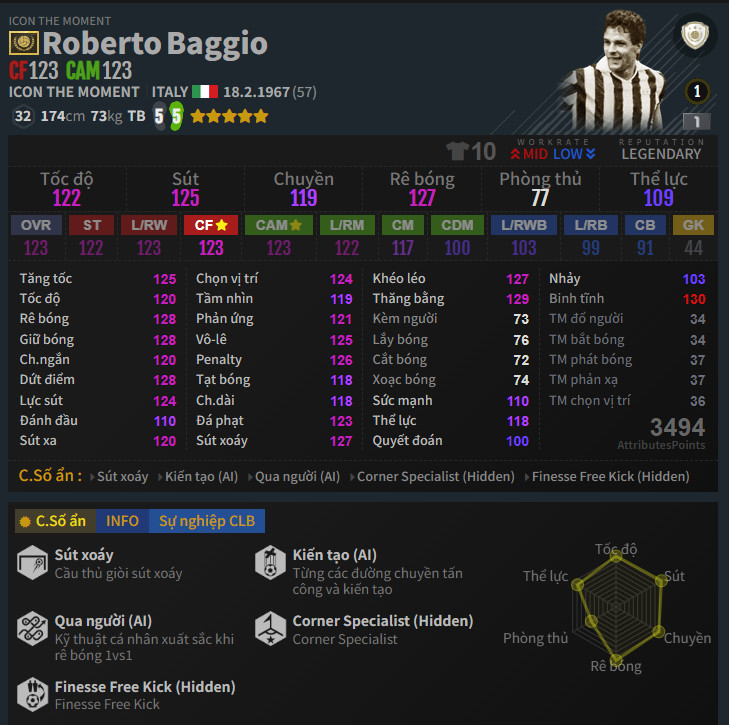Image resolution: width=729 pixels, height=725 pixels.
Task: Select the Kiến tạo (AI) trait icon
Action: tap(270, 563)
